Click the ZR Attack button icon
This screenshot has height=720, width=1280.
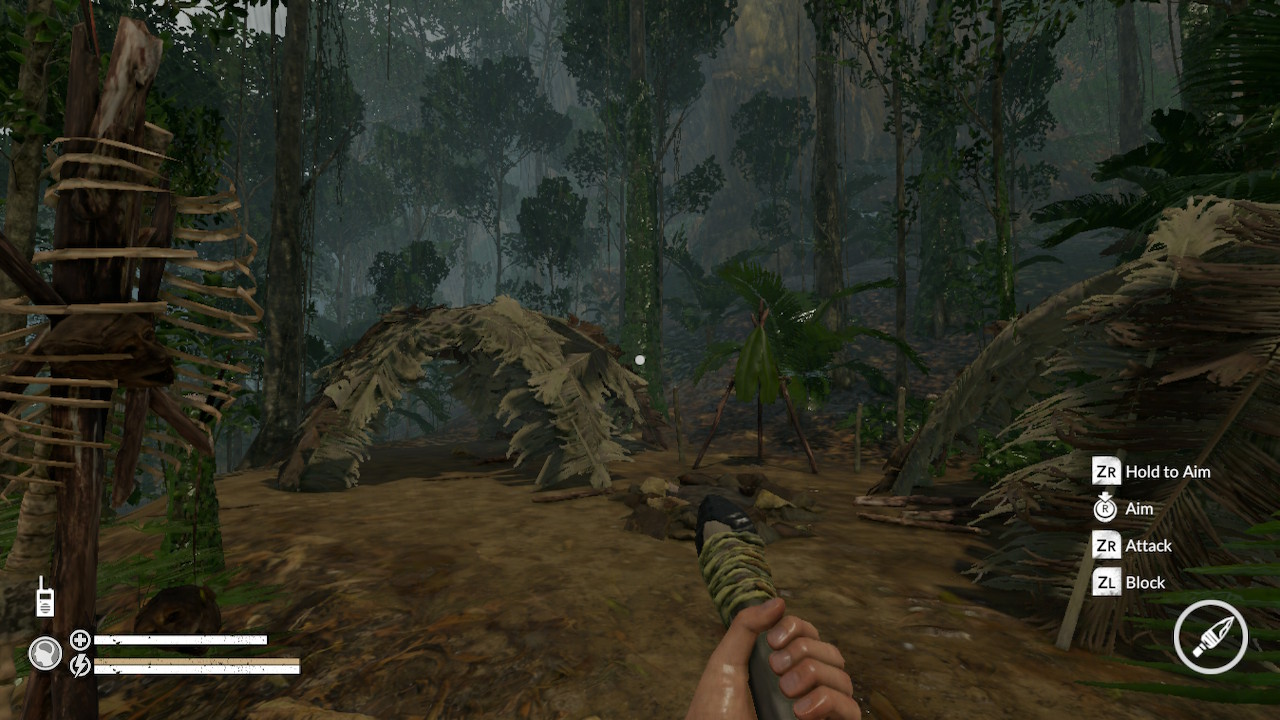click(x=1106, y=545)
